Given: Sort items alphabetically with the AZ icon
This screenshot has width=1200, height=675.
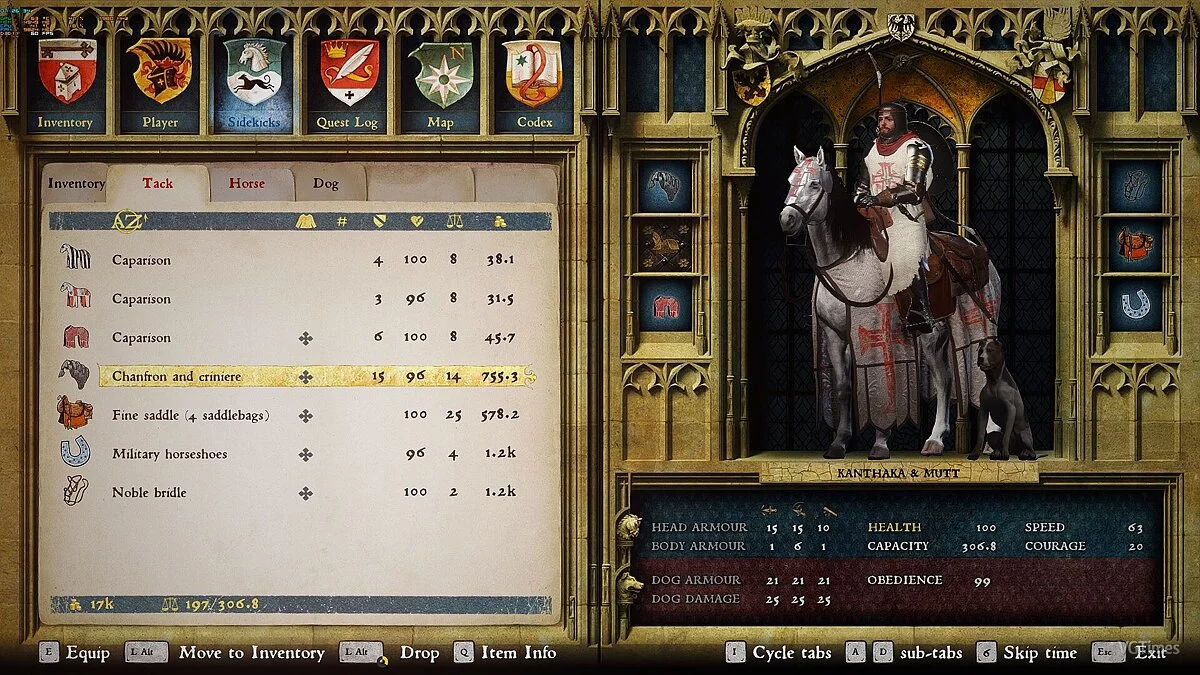Looking at the screenshot, I should coord(128,221).
